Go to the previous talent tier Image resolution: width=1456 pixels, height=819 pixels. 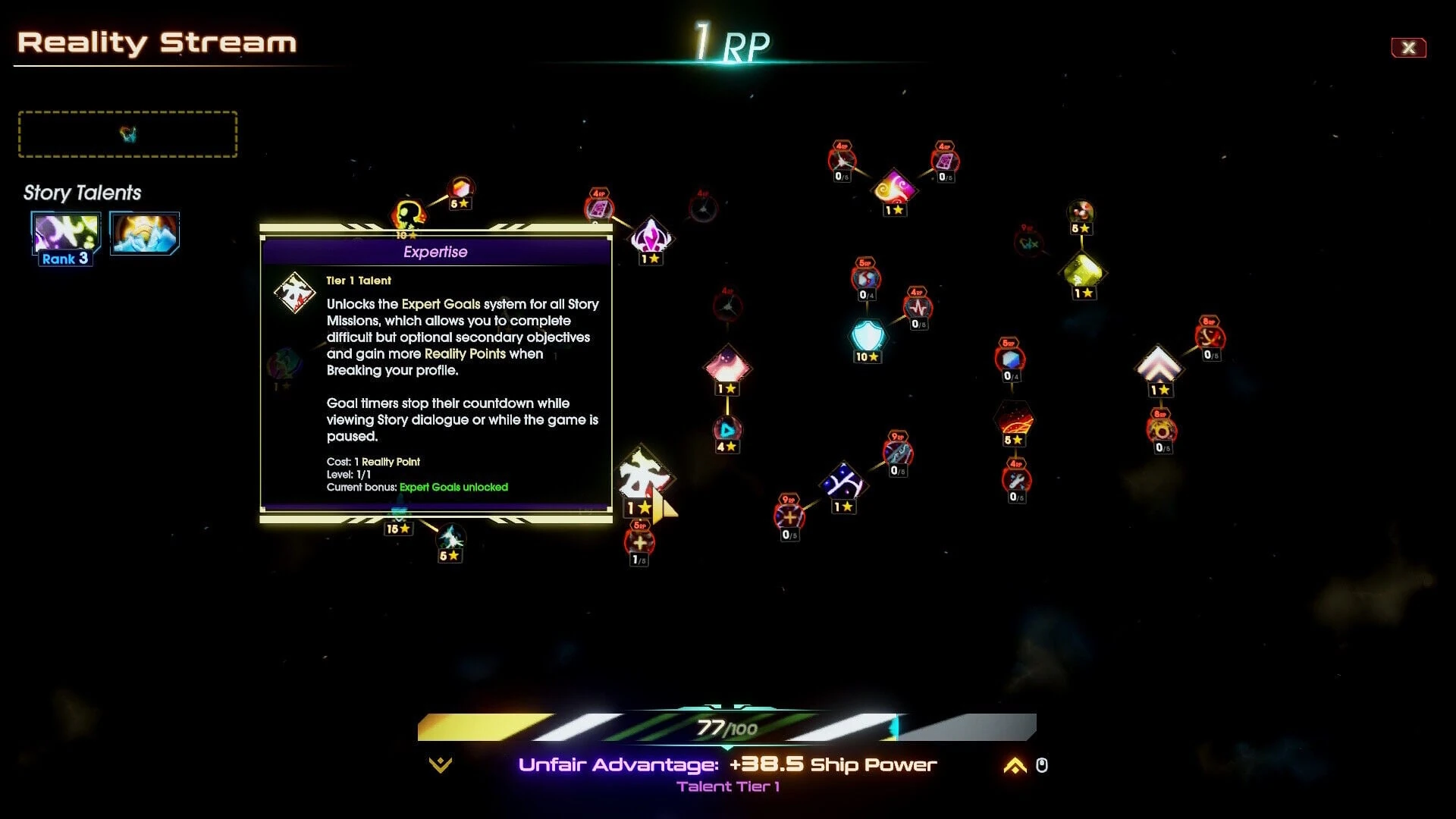tap(440, 765)
